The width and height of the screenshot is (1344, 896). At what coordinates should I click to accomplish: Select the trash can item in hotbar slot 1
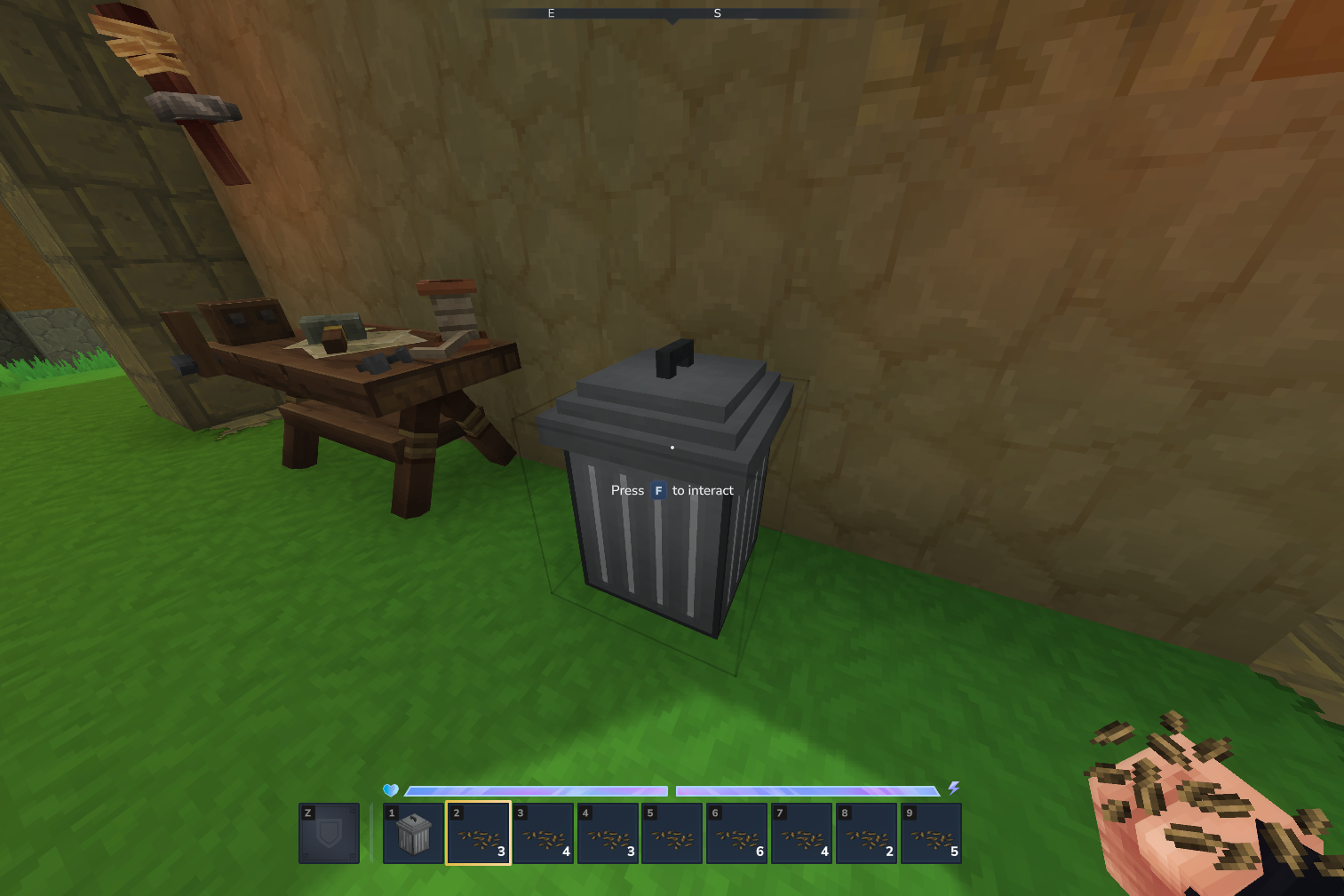tap(413, 833)
